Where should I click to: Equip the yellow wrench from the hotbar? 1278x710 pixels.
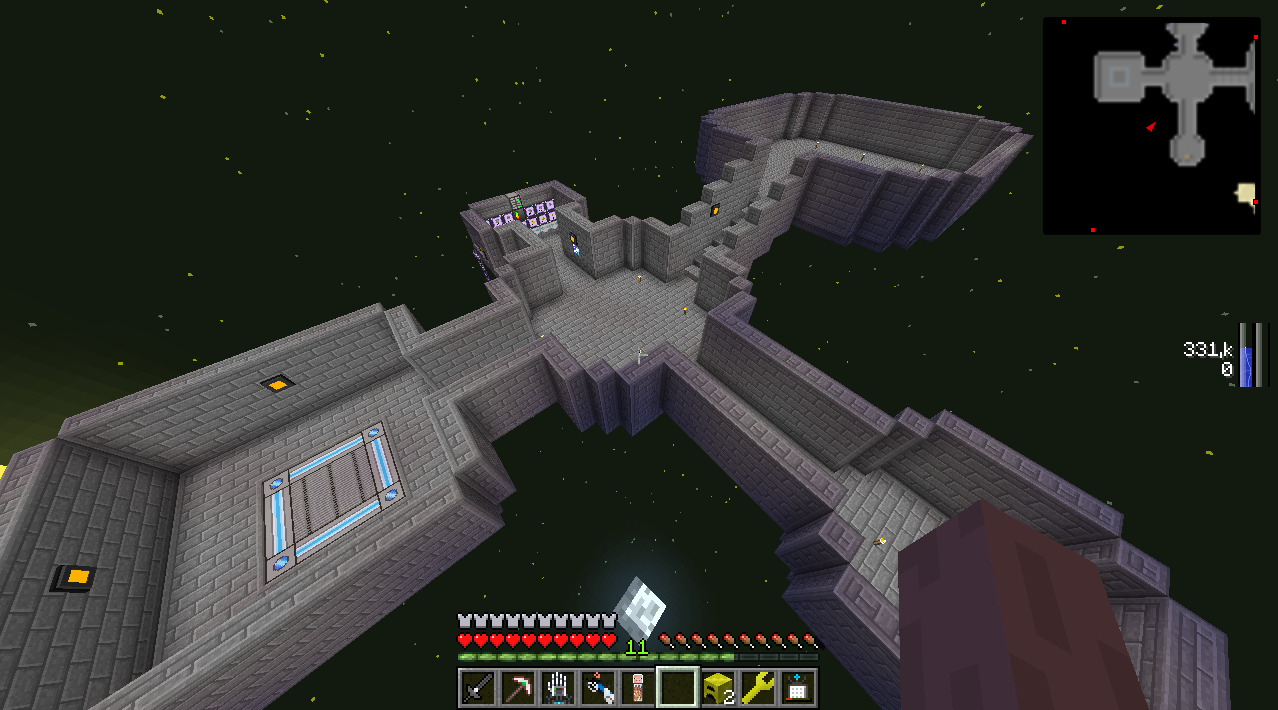tap(757, 688)
